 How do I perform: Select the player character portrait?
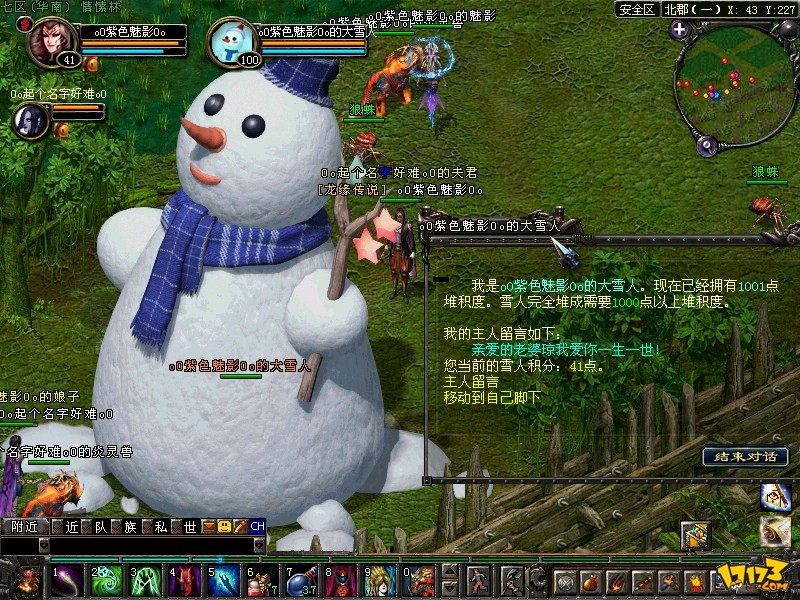pos(53,42)
